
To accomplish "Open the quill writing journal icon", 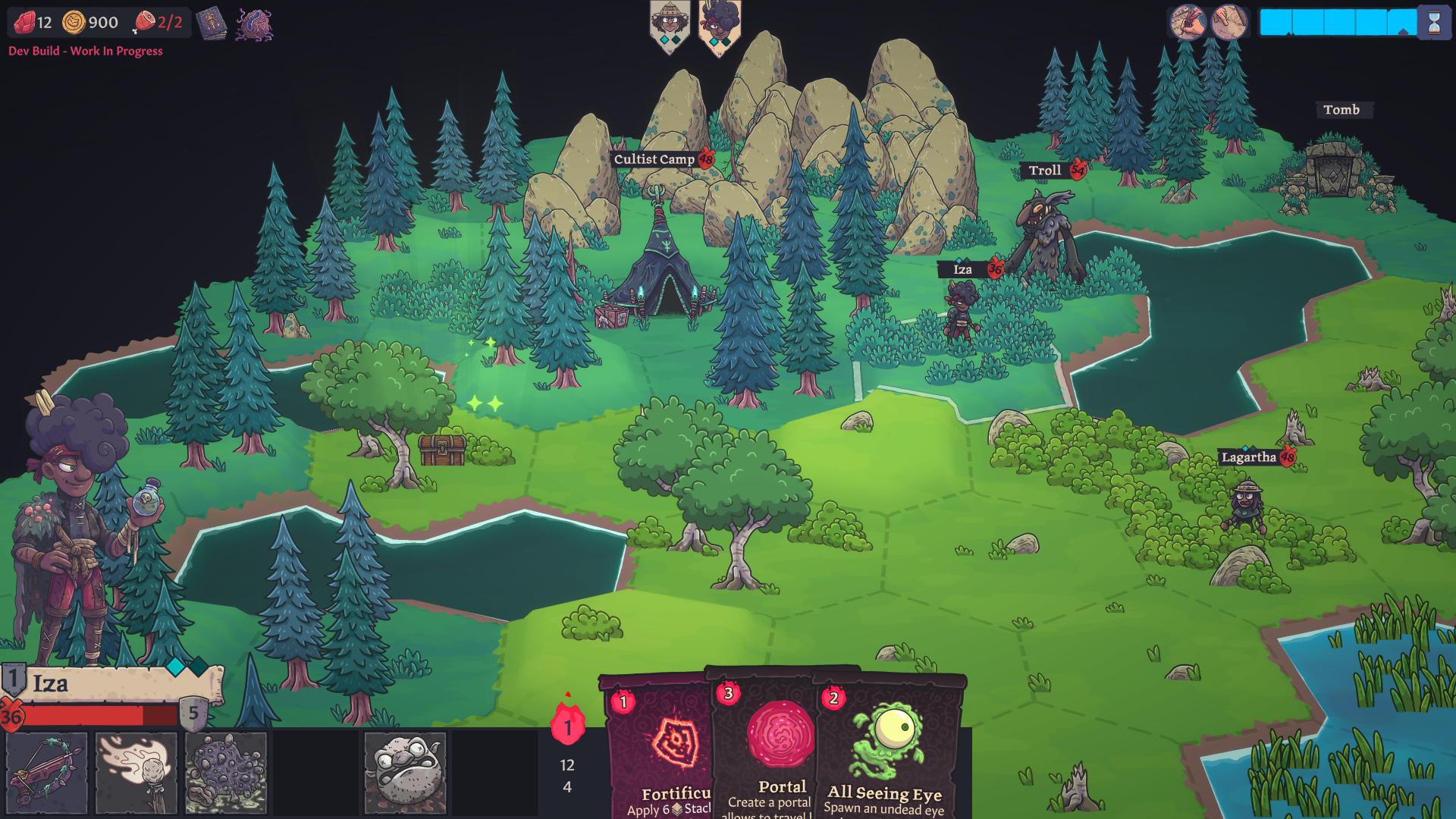I will click(1188, 22).
